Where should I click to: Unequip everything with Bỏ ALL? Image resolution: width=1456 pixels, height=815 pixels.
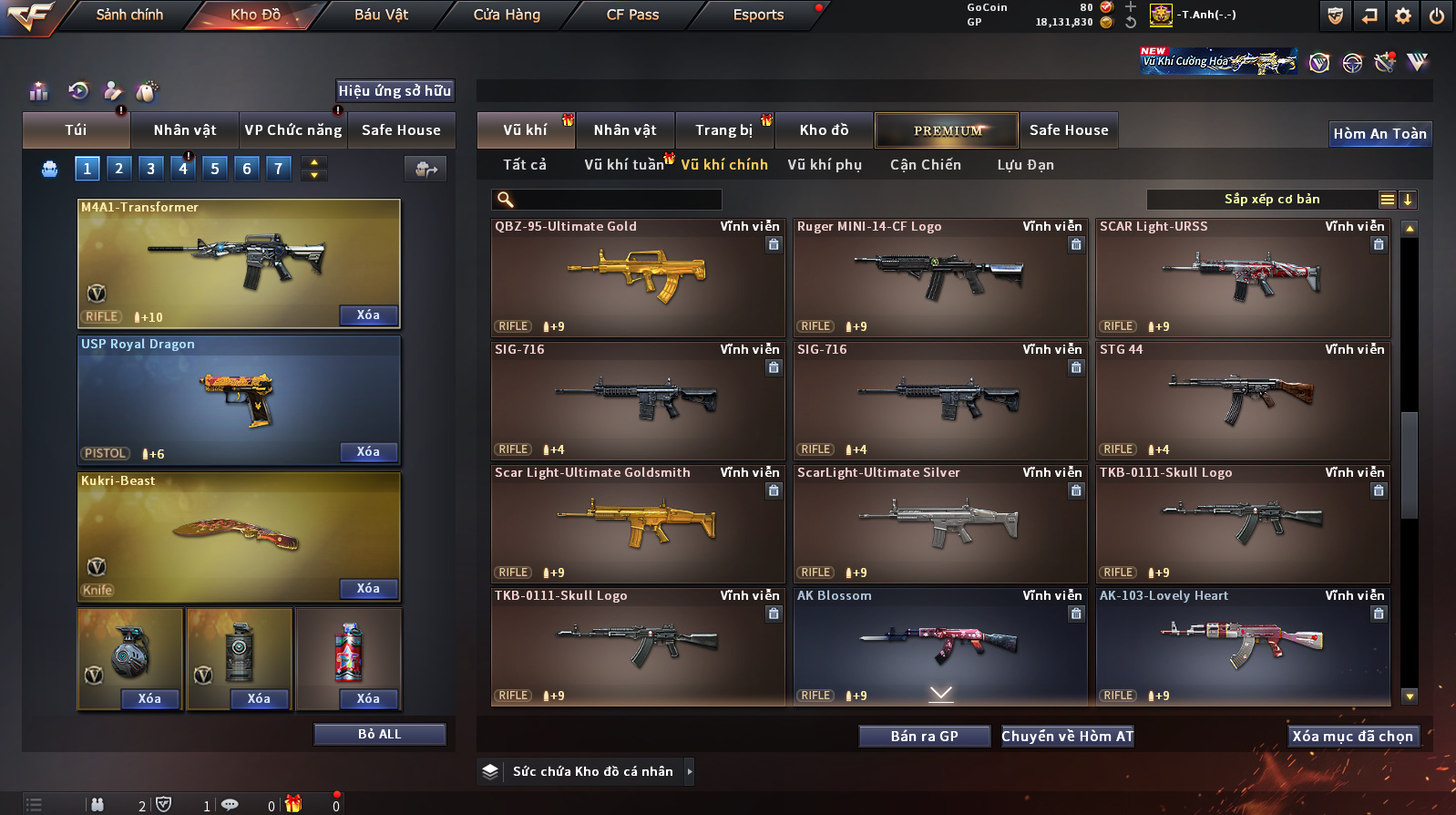point(379,735)
